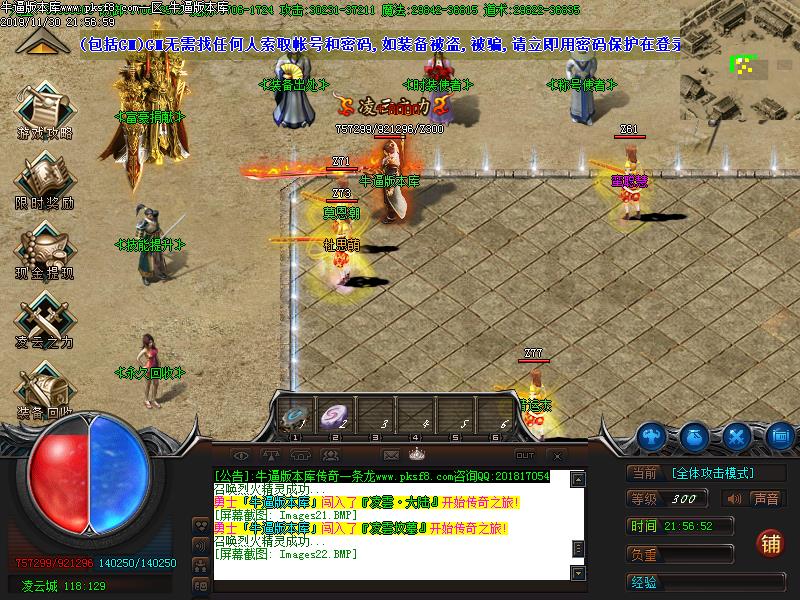800x600 pixels.
Task: Open the red 铺 shop button
Action: pos(770,542)
